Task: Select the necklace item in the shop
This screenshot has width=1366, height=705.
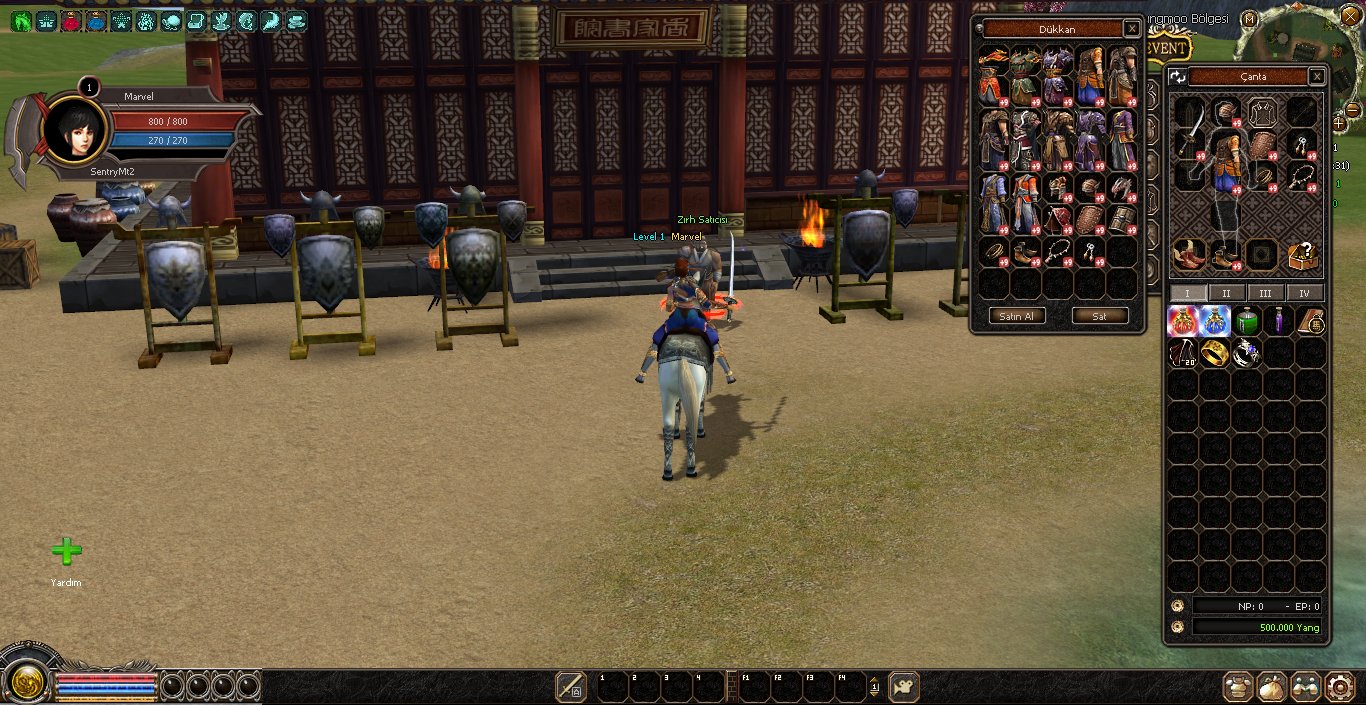Action: (1058, 252)
